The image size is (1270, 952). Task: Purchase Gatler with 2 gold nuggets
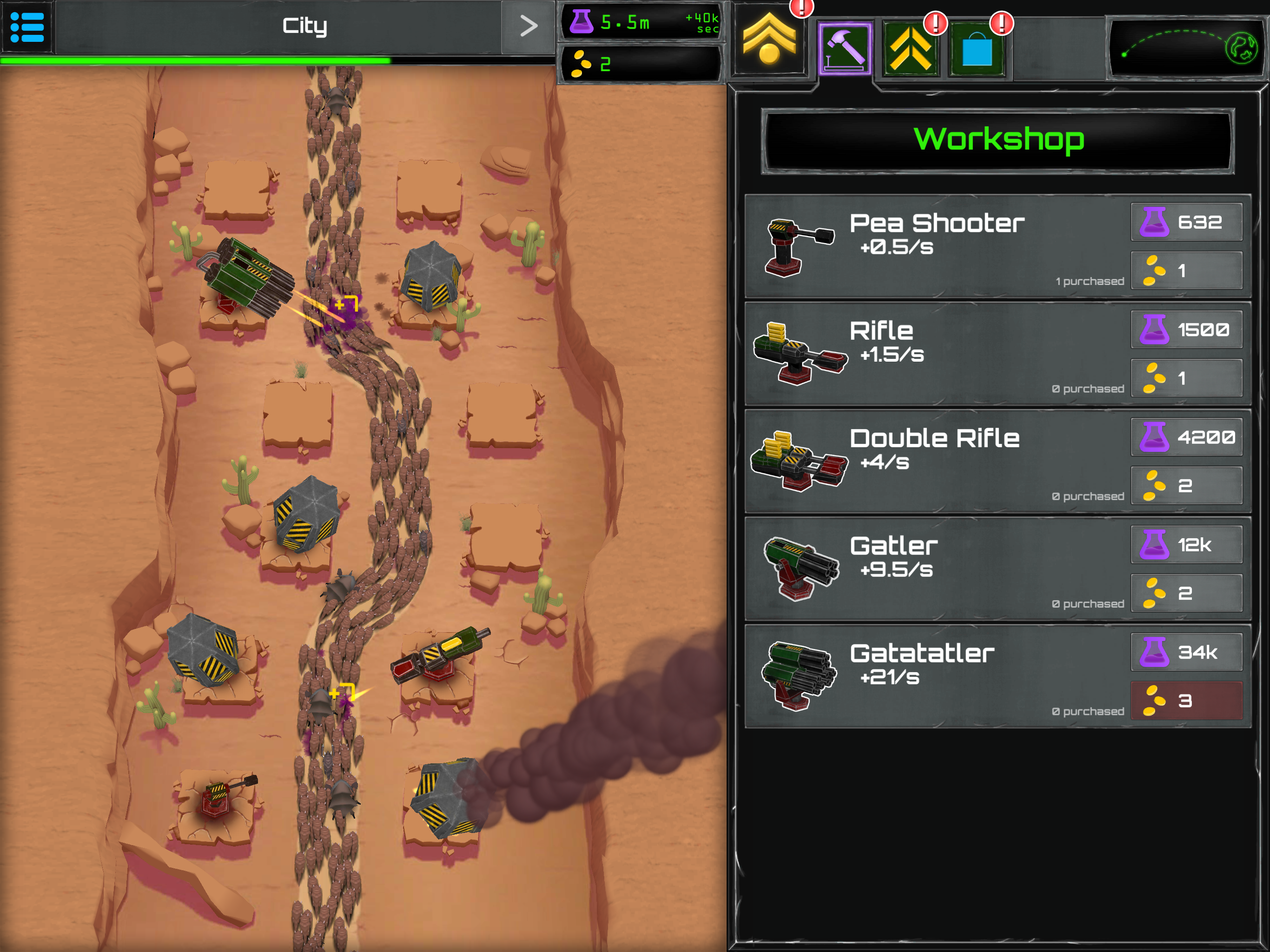tap(1186, 593)
